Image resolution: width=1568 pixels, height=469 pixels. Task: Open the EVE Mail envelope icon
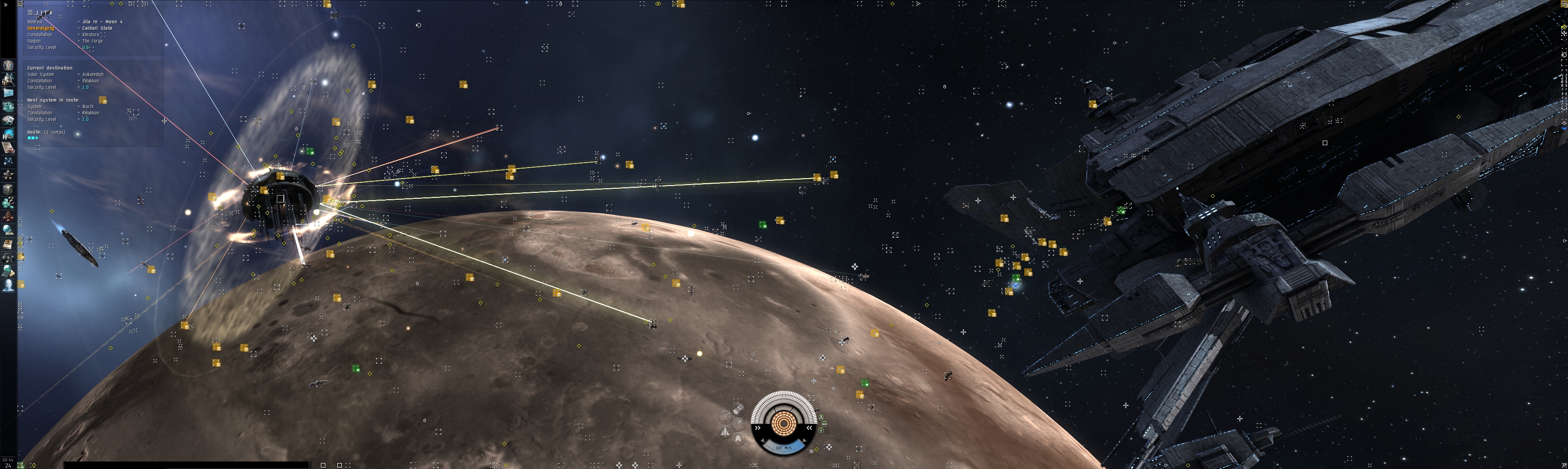pyautogui.click(x=8, y=93)
